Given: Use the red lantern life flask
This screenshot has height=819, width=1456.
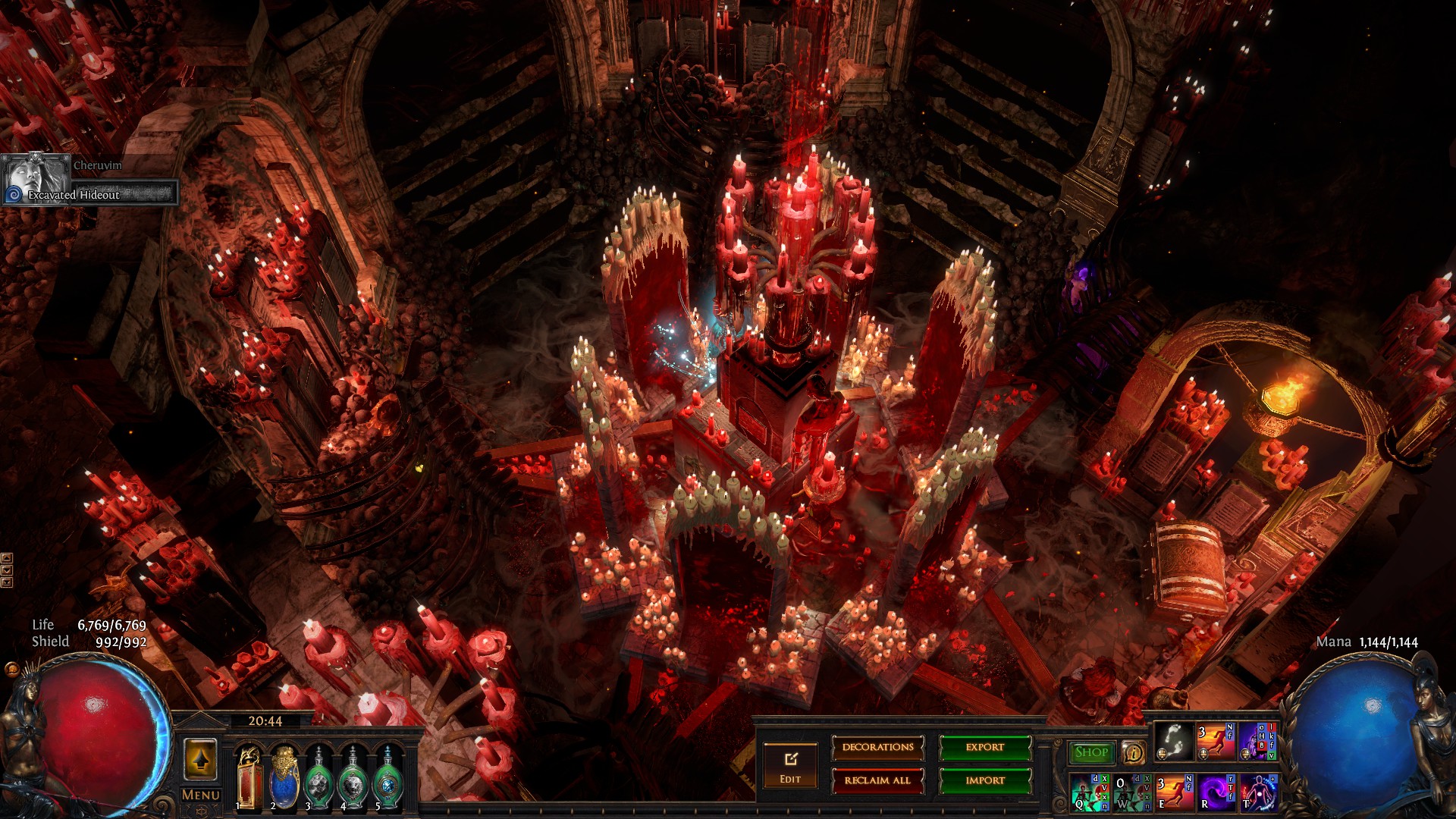Looking at the screenshot, I should 249,776.
